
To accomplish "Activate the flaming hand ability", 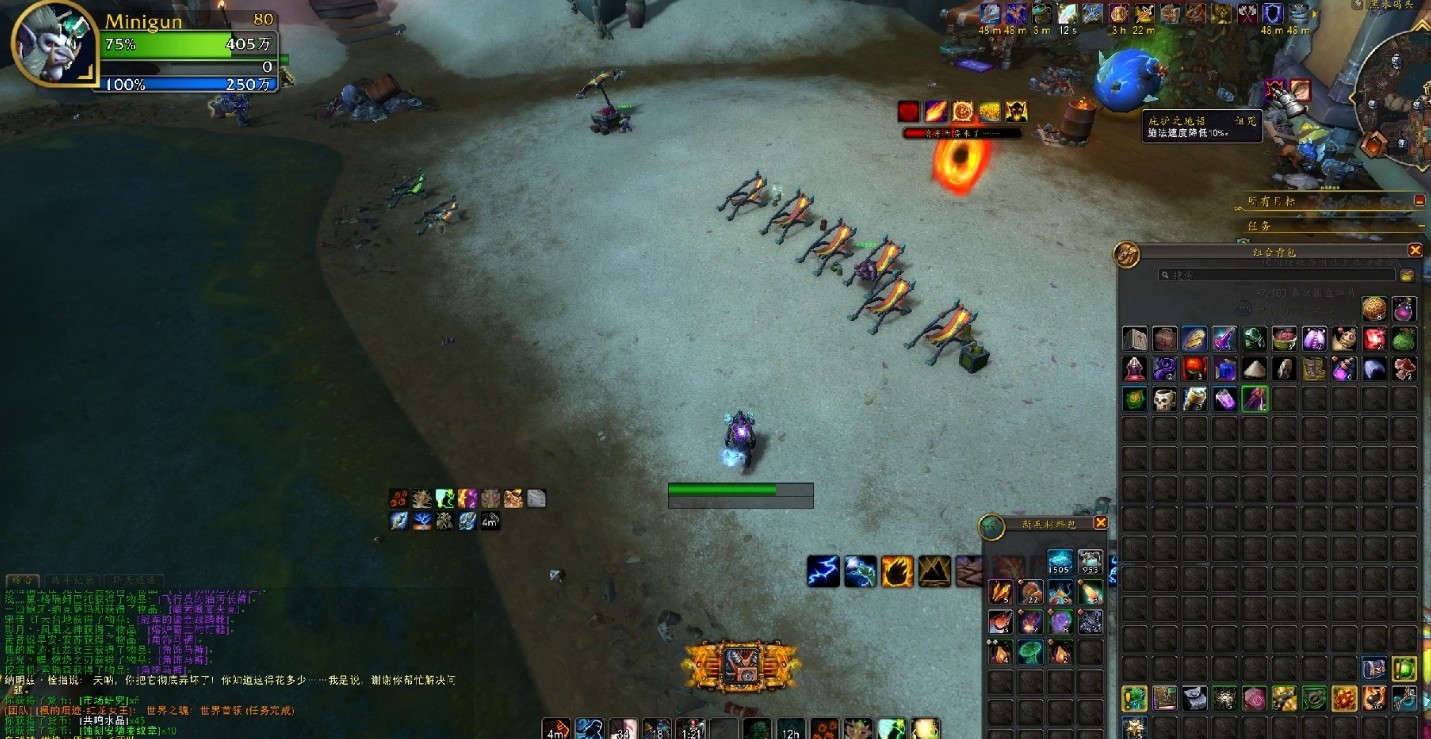I will pyautogui.click(x=897, y=572).
